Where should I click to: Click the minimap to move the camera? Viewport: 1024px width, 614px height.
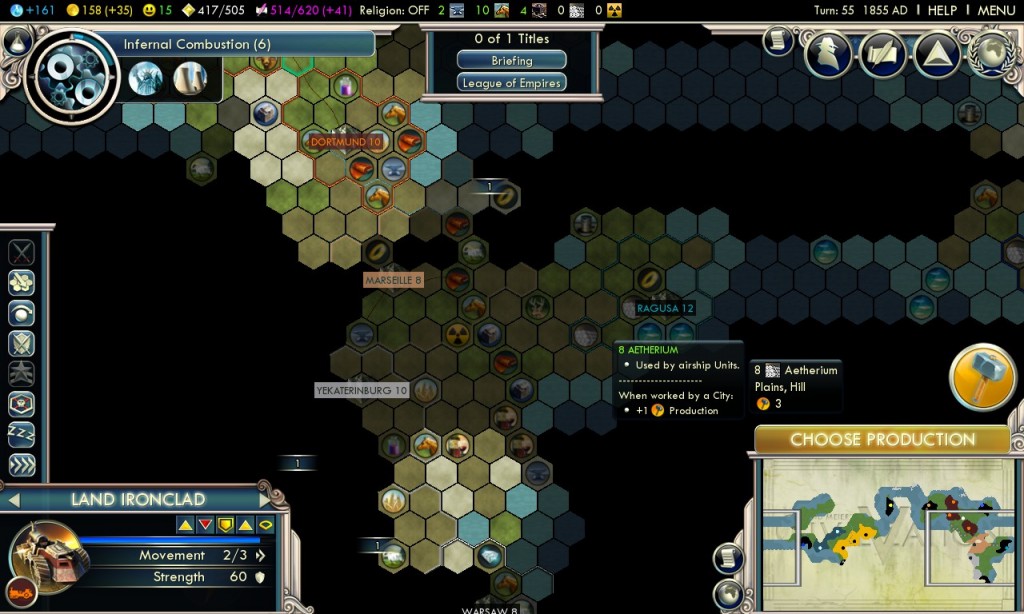tap(874, 520)
